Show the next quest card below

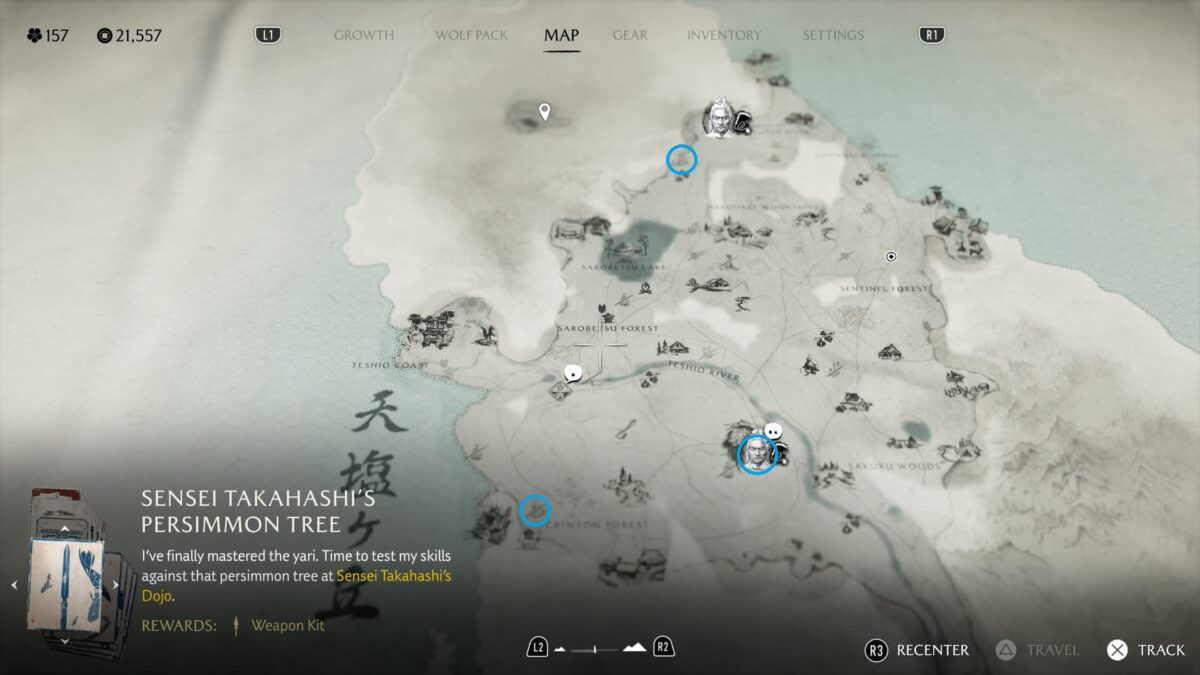click(65, 641)
